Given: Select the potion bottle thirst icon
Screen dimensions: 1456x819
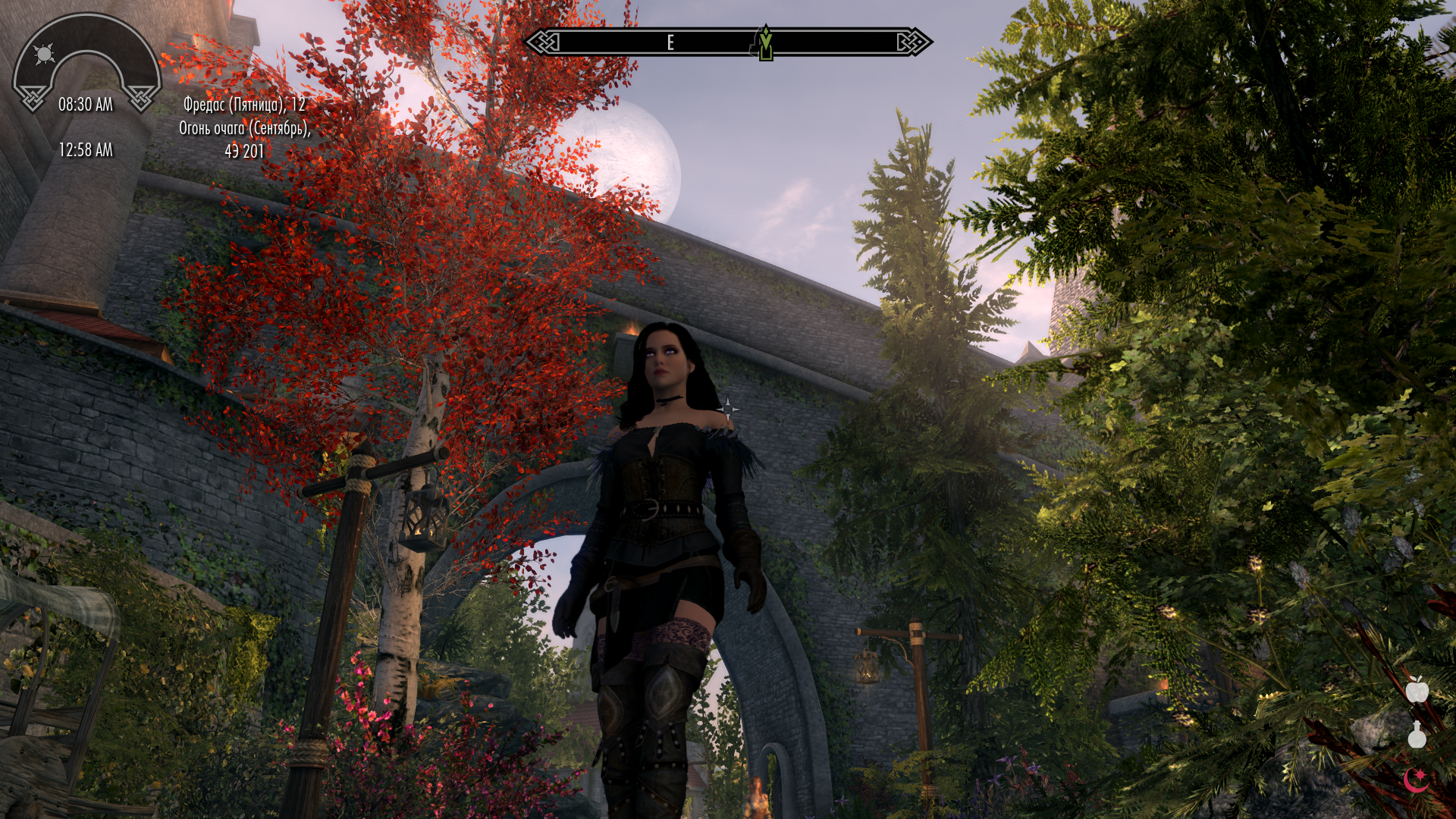Looking at the screenshot, I should tap(1417, 735).
